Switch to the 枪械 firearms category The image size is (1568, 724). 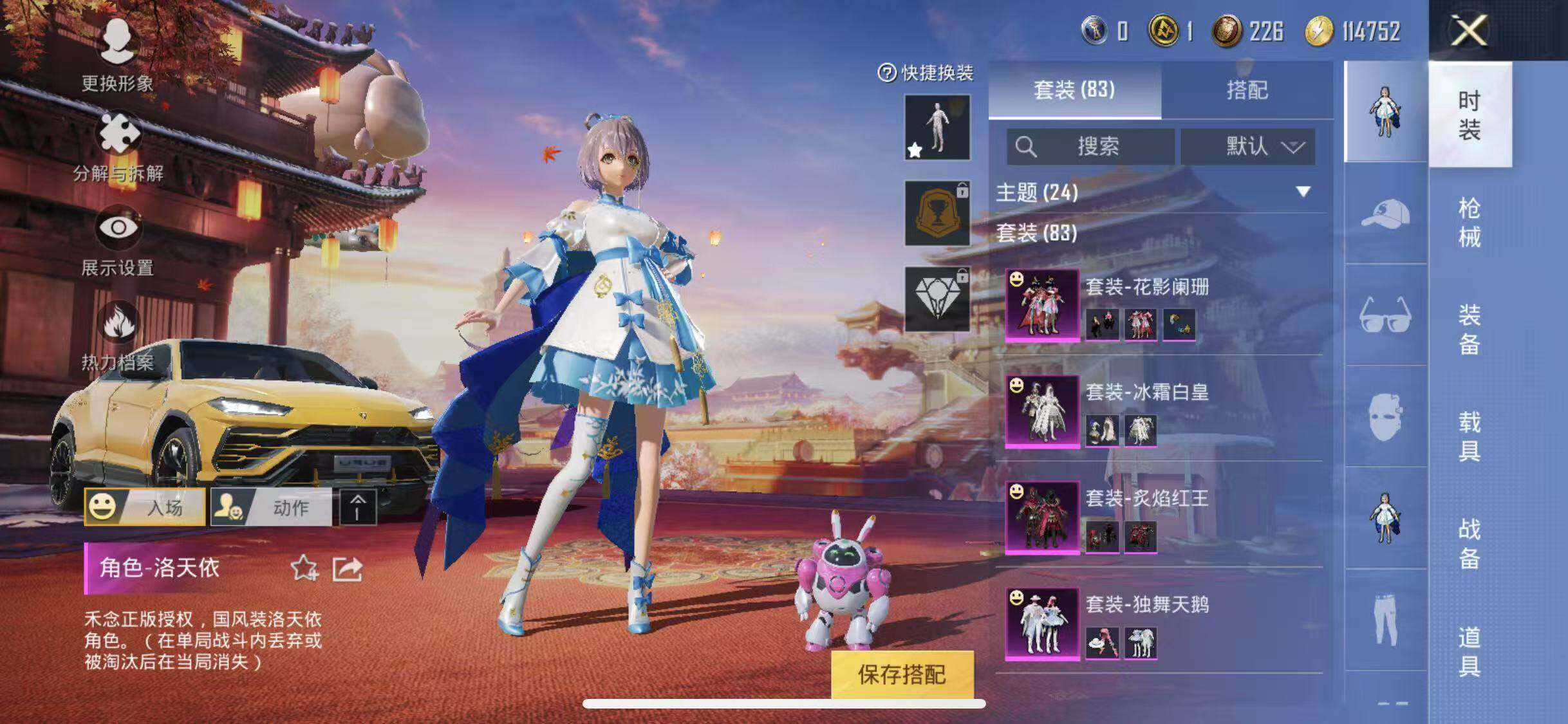point(1469,223)
